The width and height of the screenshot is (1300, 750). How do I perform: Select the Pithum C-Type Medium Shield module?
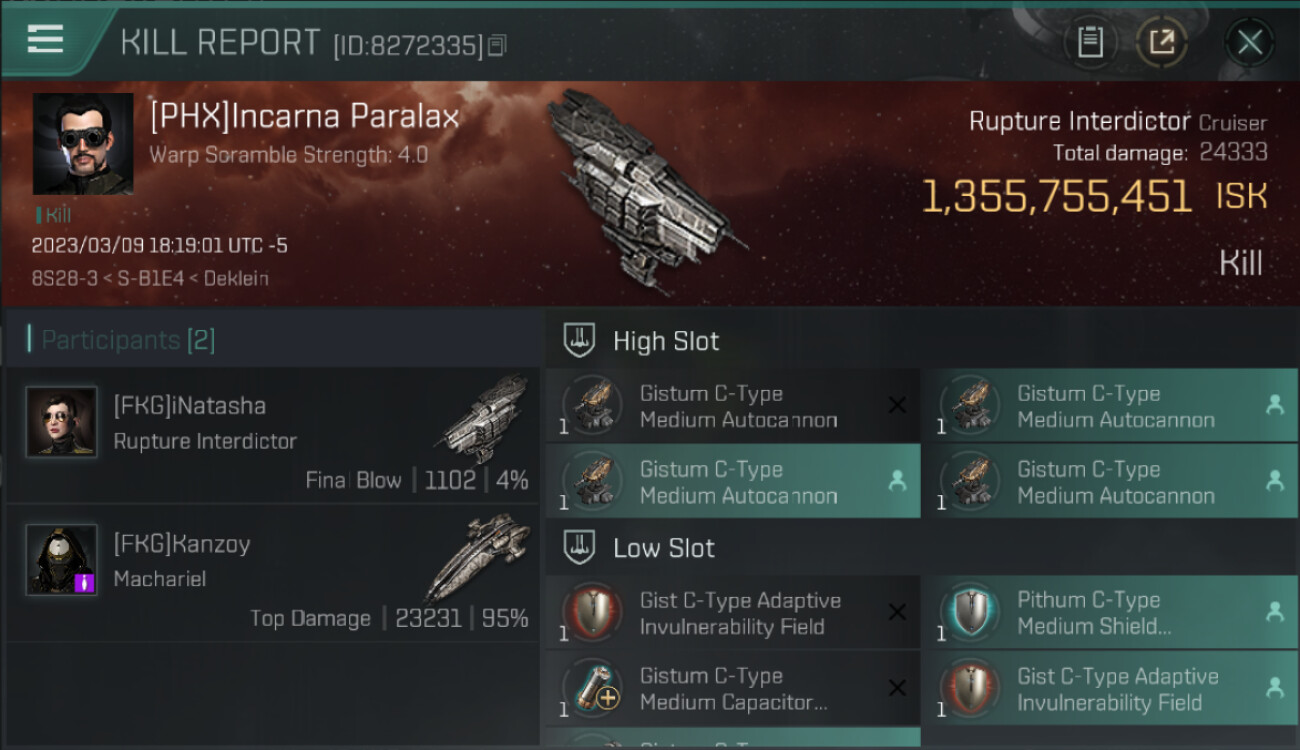tap(1108, 613)
